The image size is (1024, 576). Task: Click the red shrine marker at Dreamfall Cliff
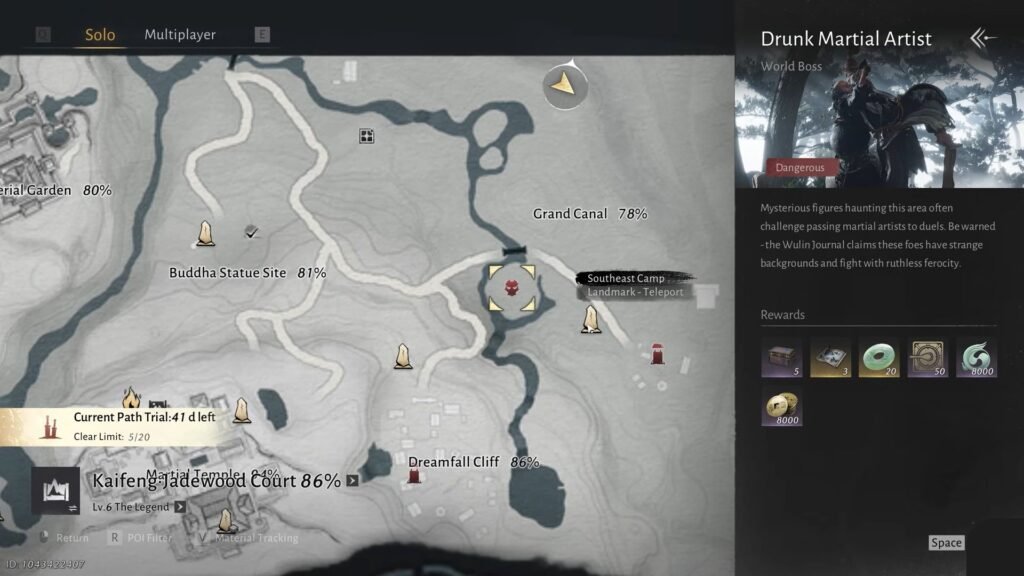pos(414,475)
